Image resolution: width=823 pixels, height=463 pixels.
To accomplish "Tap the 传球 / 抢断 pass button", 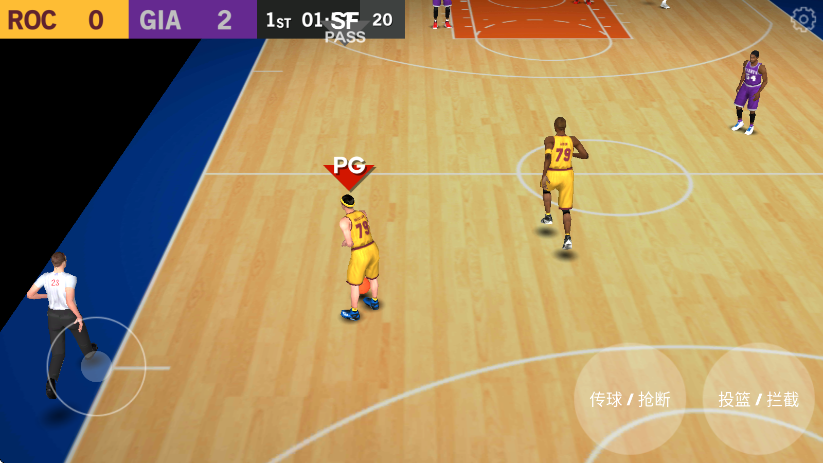I will [630, 399].
